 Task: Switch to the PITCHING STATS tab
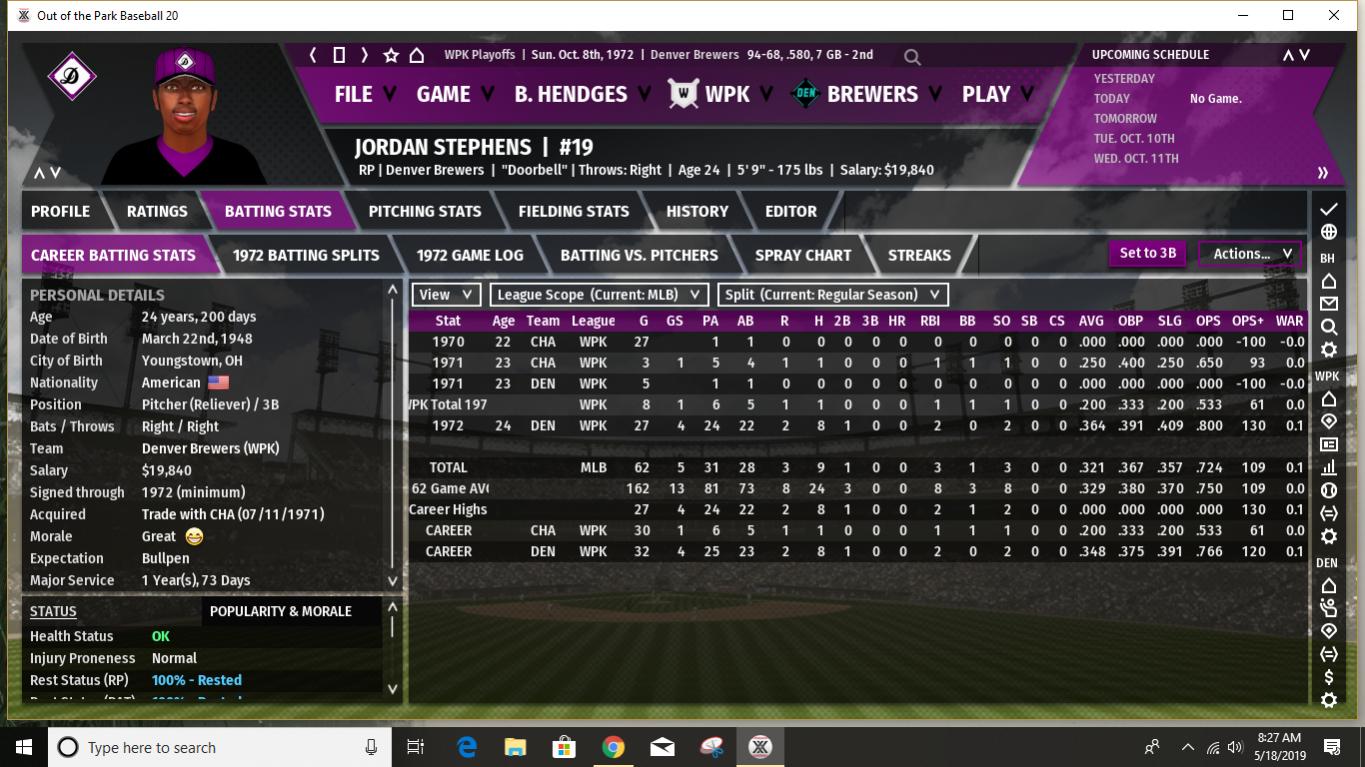(x=424, y=211)
